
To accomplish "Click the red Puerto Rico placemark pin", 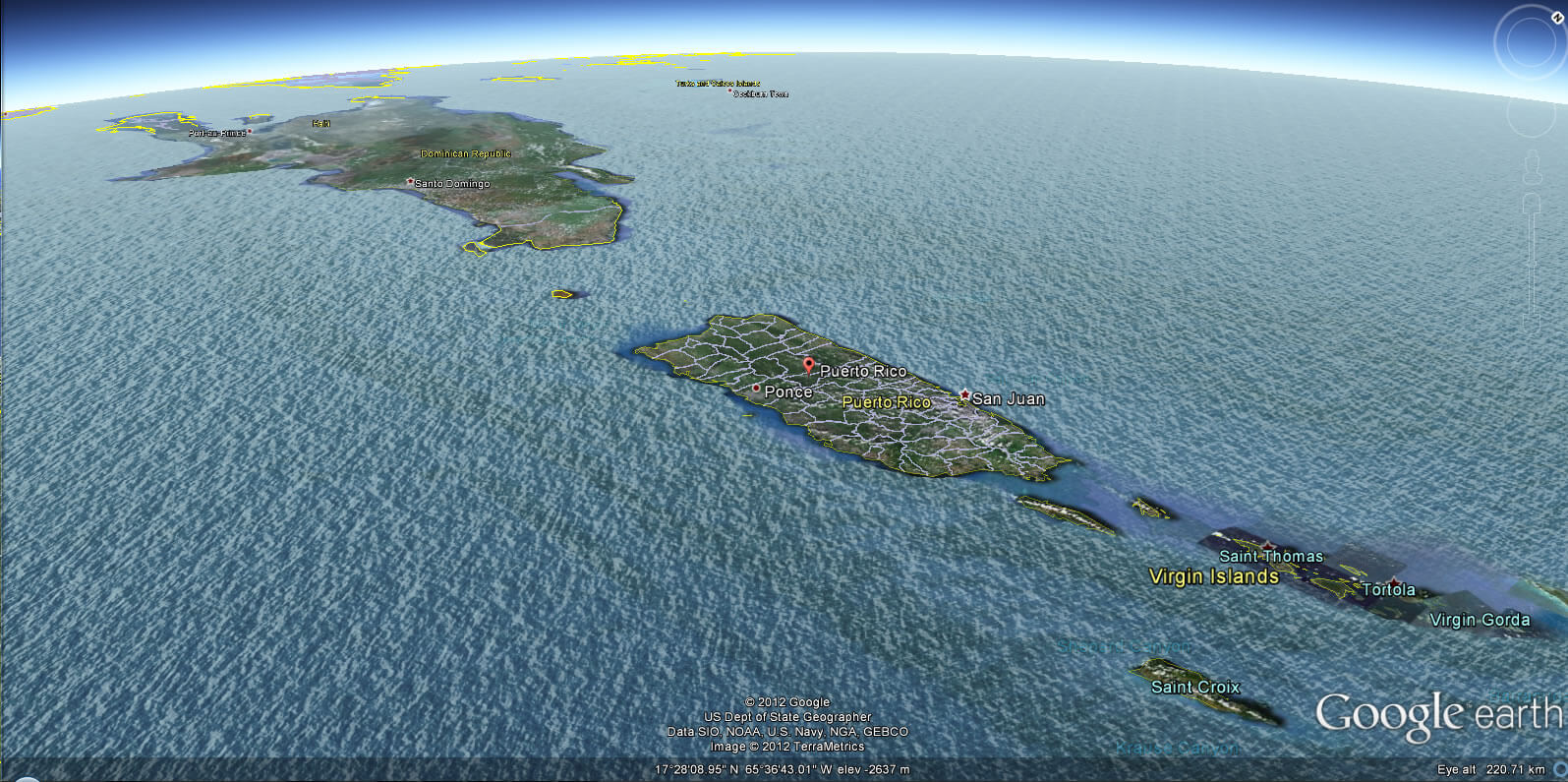I will [x=809, y=366].
